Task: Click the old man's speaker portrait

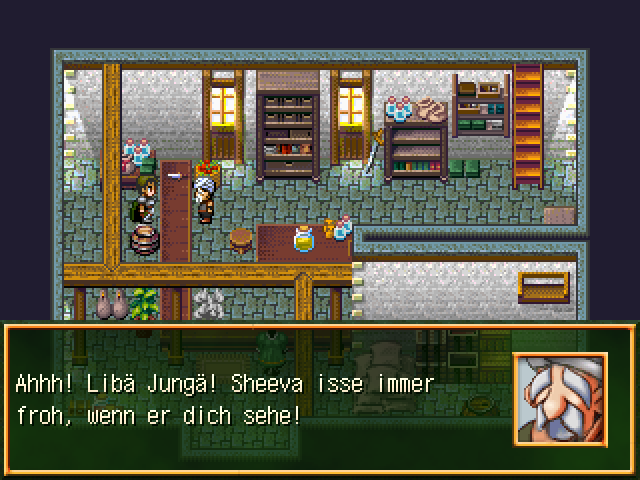Action: coord(560,399)
